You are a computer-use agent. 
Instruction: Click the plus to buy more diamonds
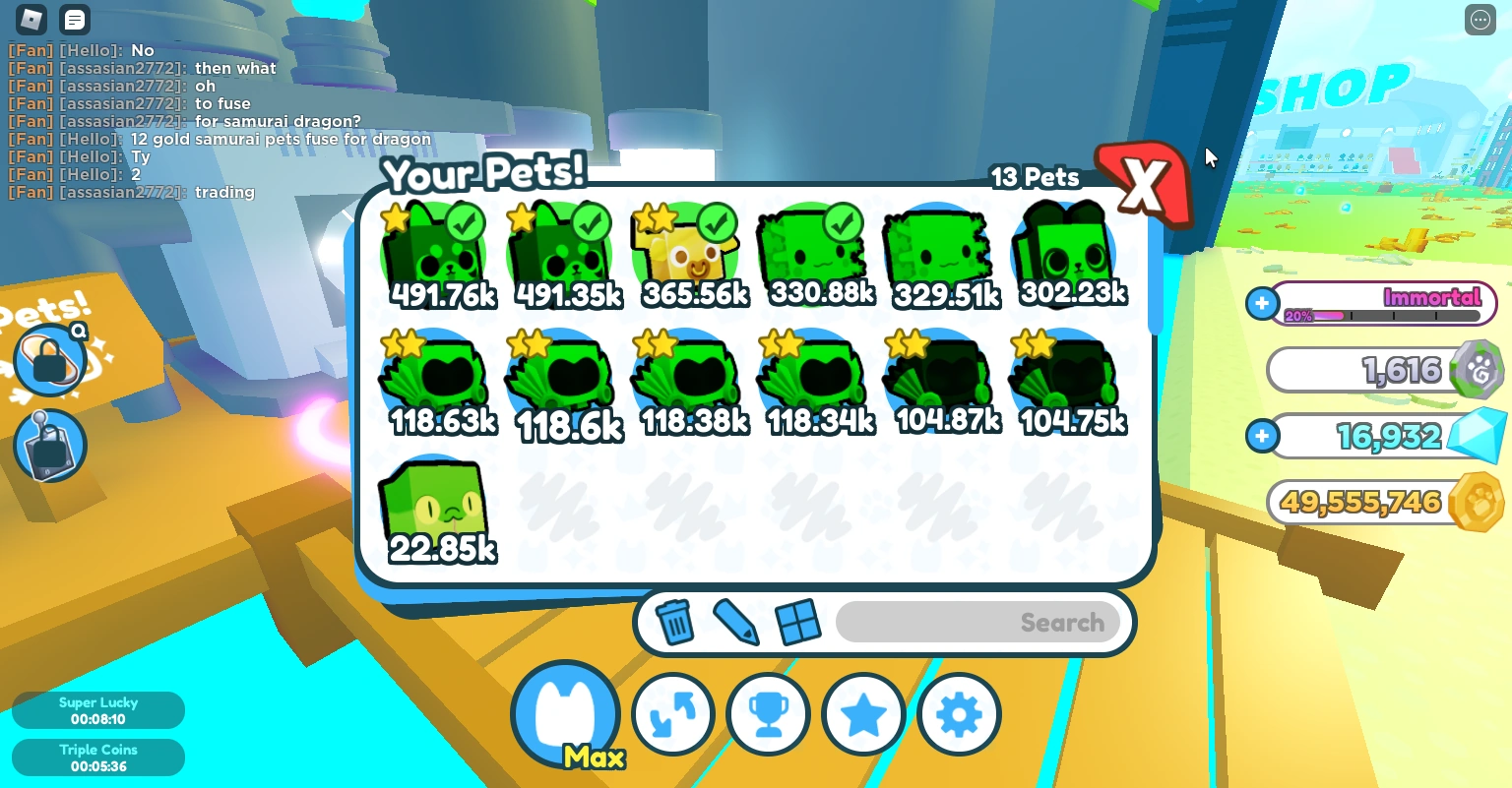(x=1262, y=436)
